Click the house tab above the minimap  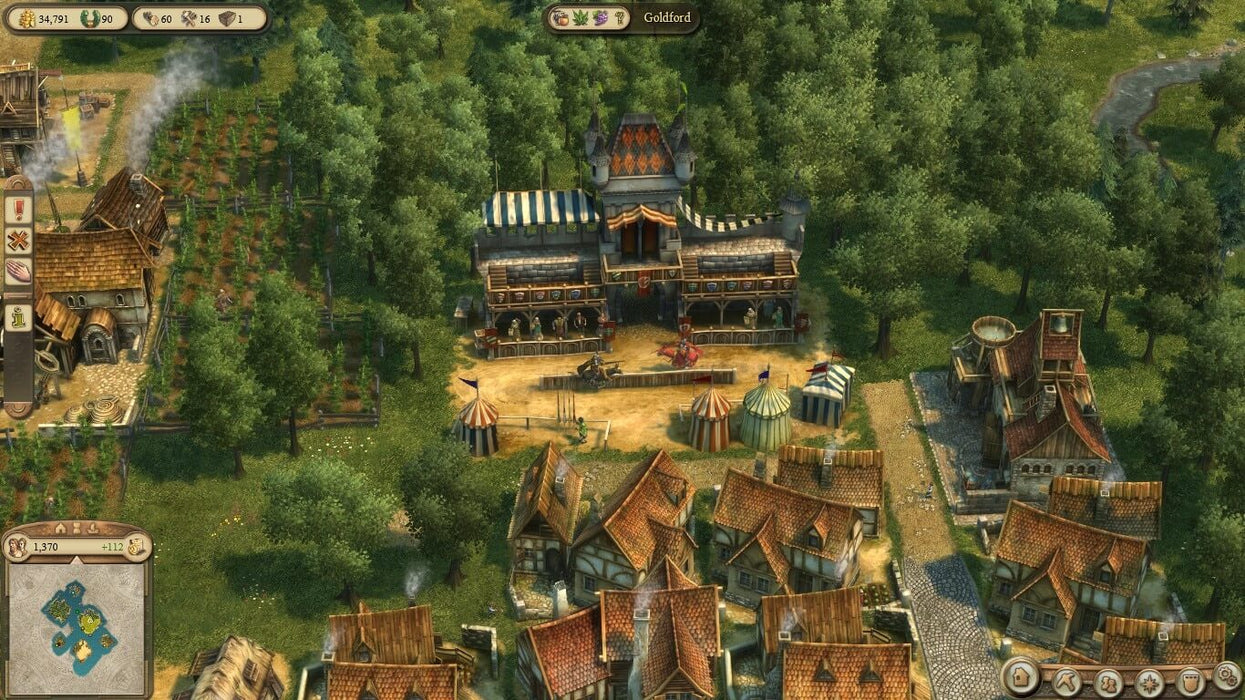[60, 528]
